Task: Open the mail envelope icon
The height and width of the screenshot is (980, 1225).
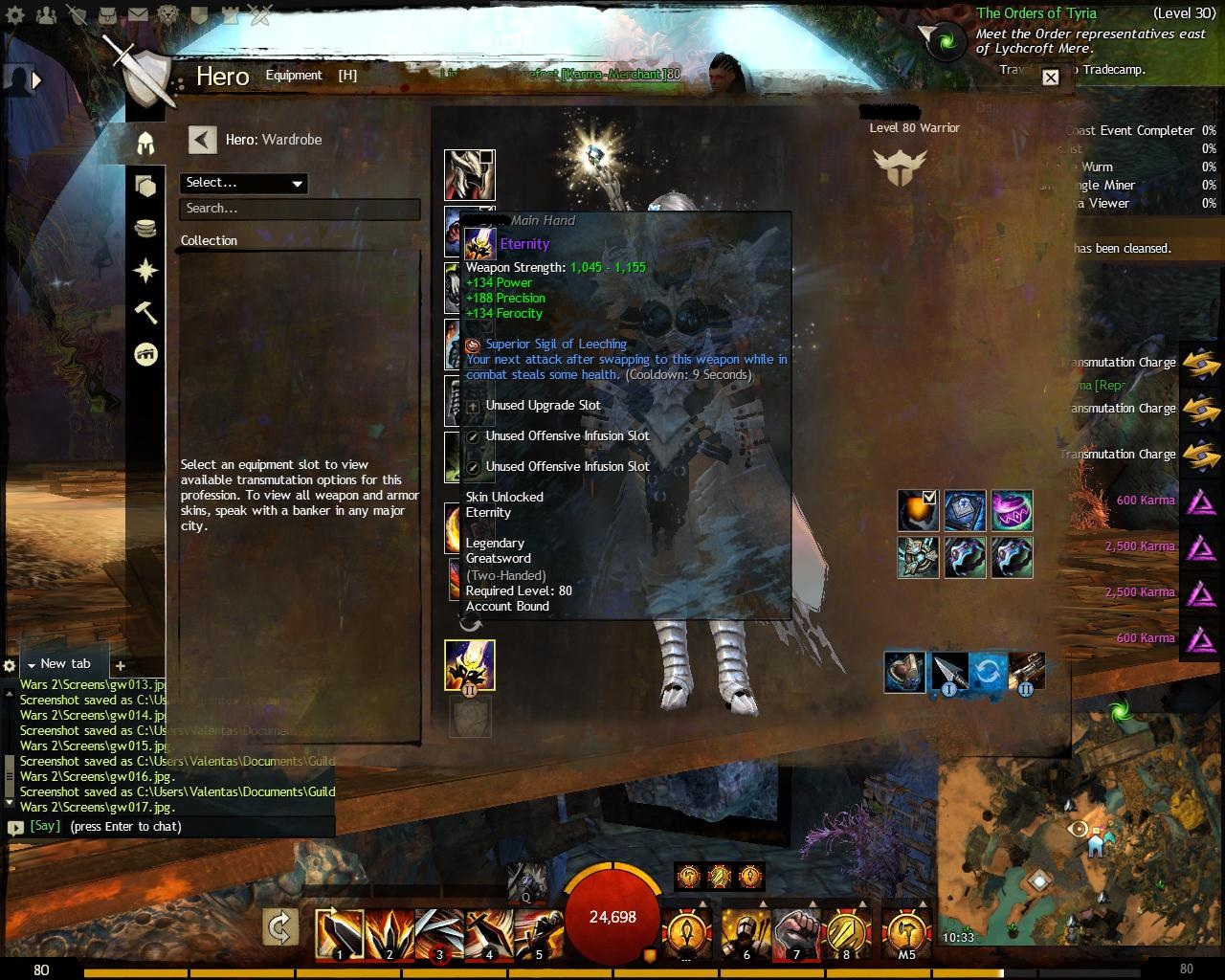Action: pos(137,15)
